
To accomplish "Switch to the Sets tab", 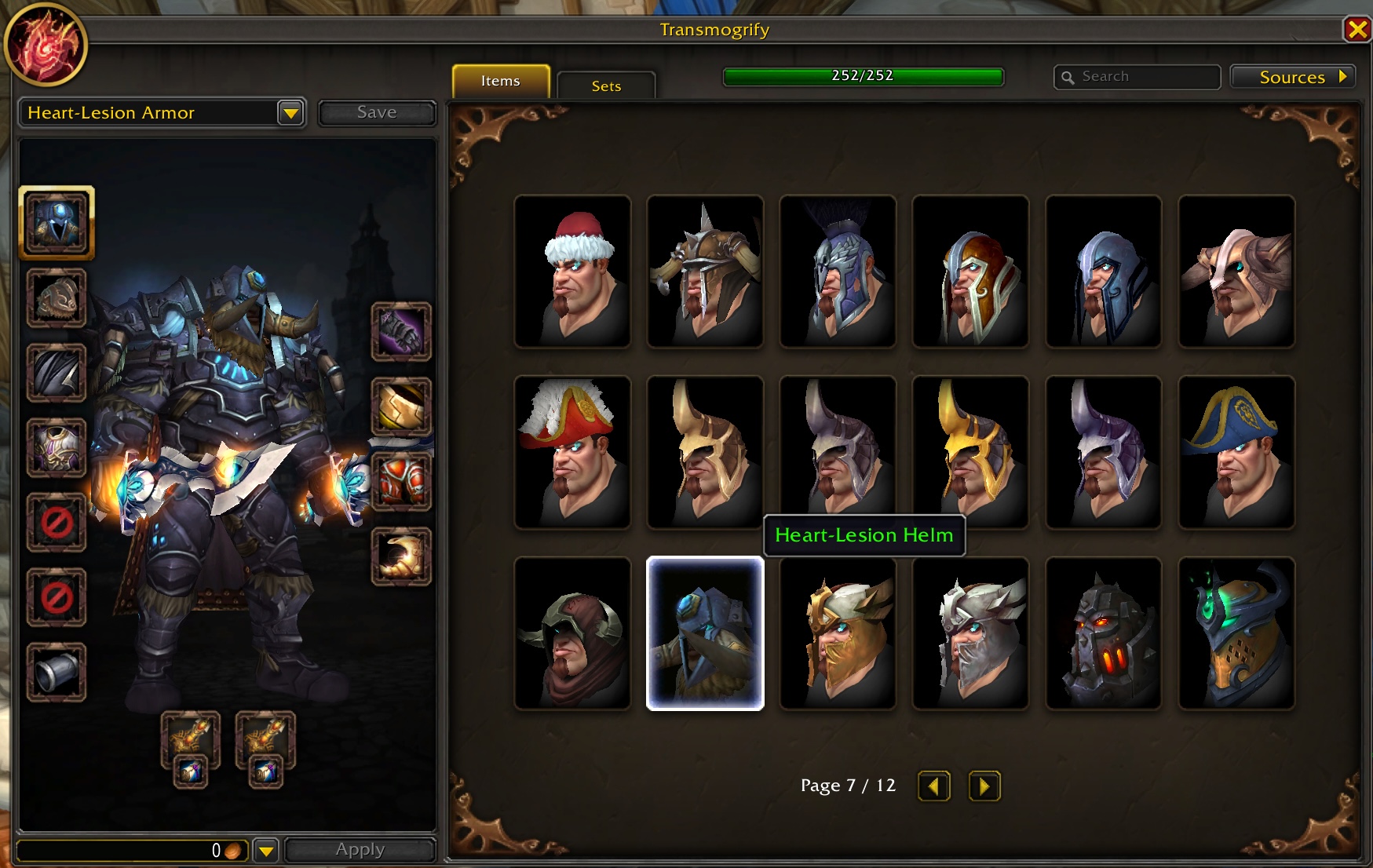I will tap(606, 86).
